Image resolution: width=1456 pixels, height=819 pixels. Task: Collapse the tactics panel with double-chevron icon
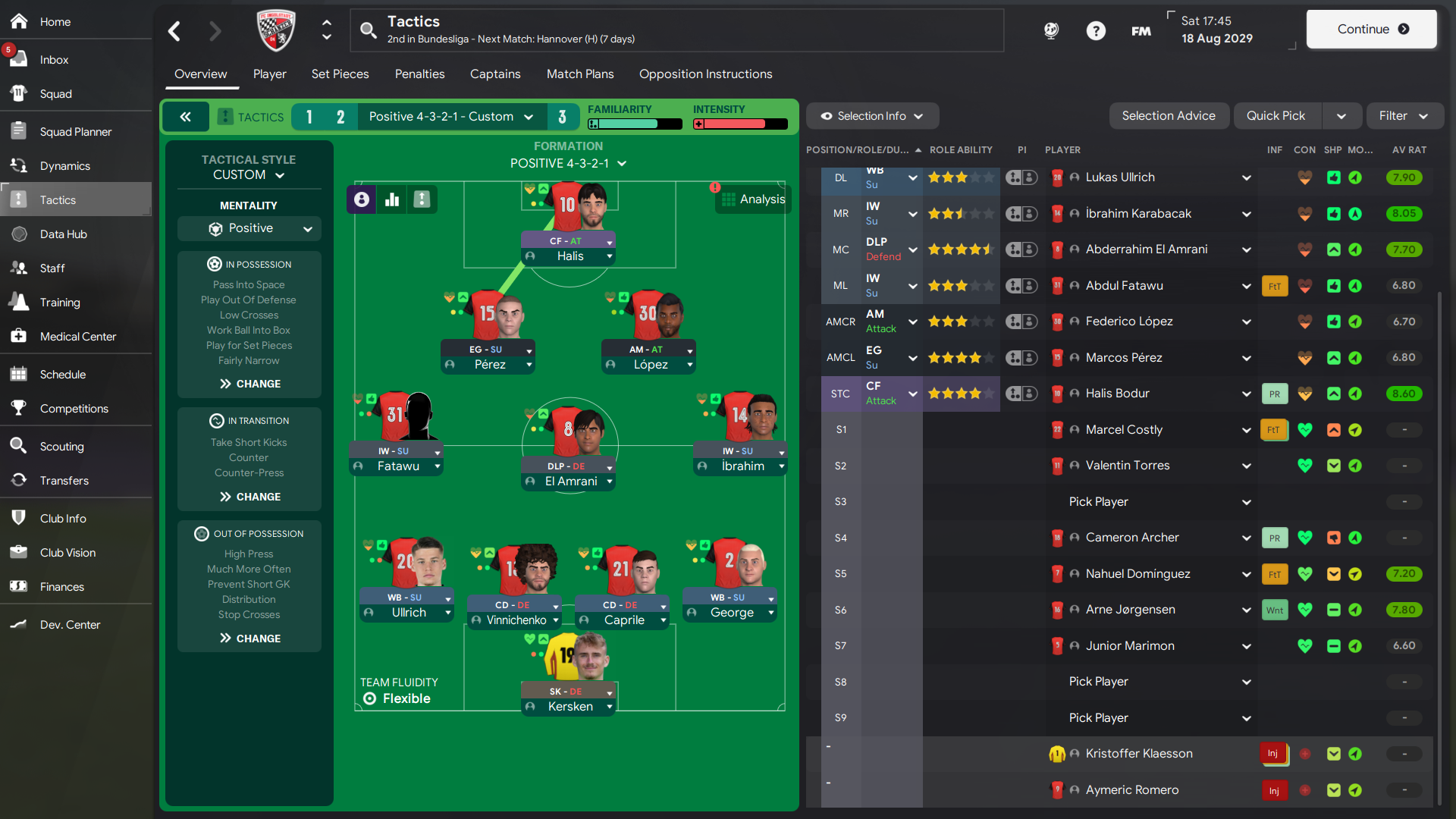[x=186, y=116]
